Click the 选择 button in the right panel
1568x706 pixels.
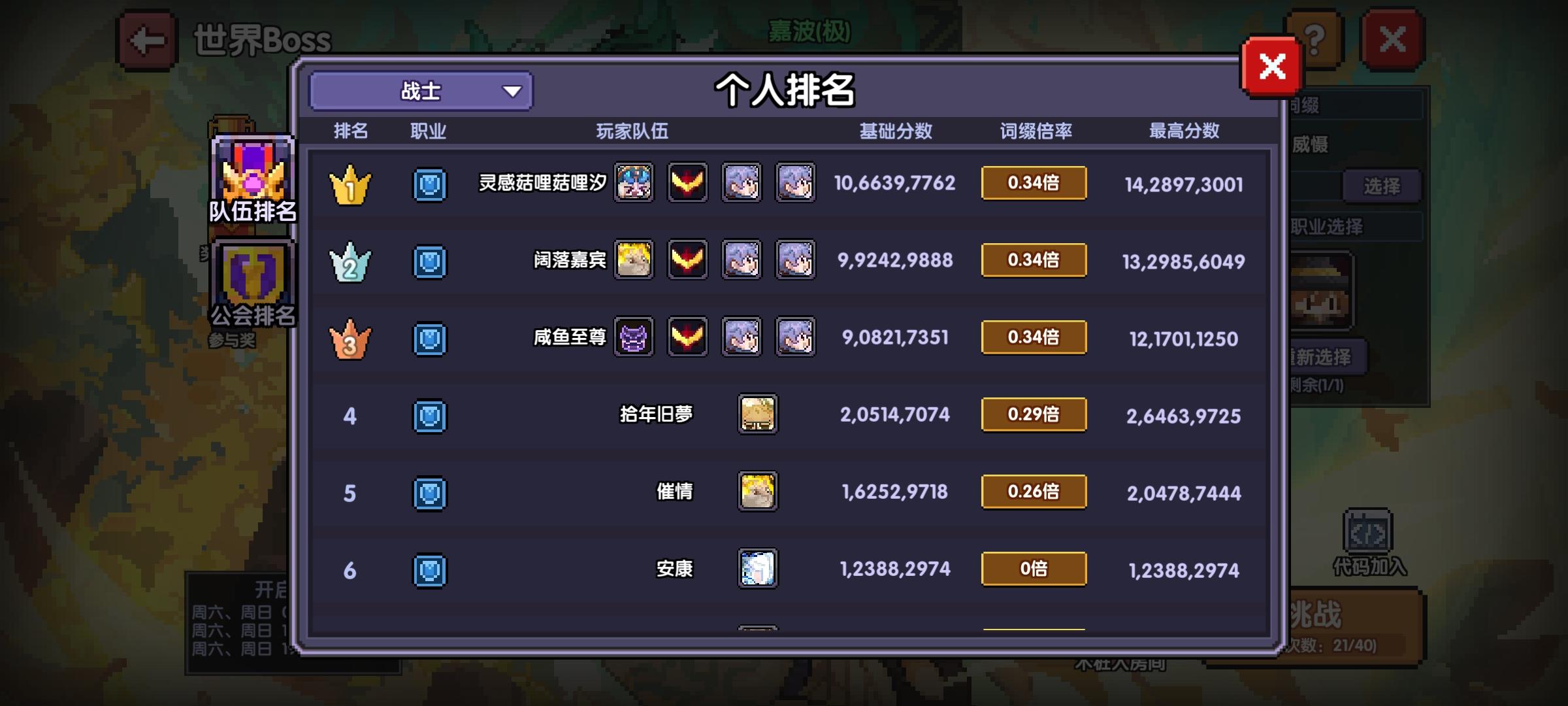(1381, 185)
